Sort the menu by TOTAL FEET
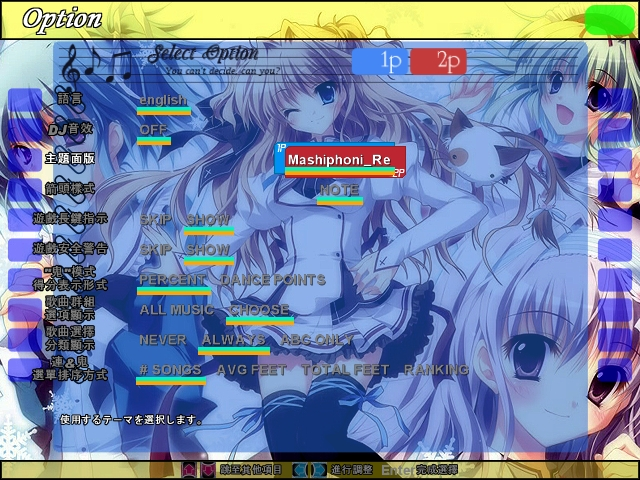This screenshot has width=640, height=480. tap(345, 370)
